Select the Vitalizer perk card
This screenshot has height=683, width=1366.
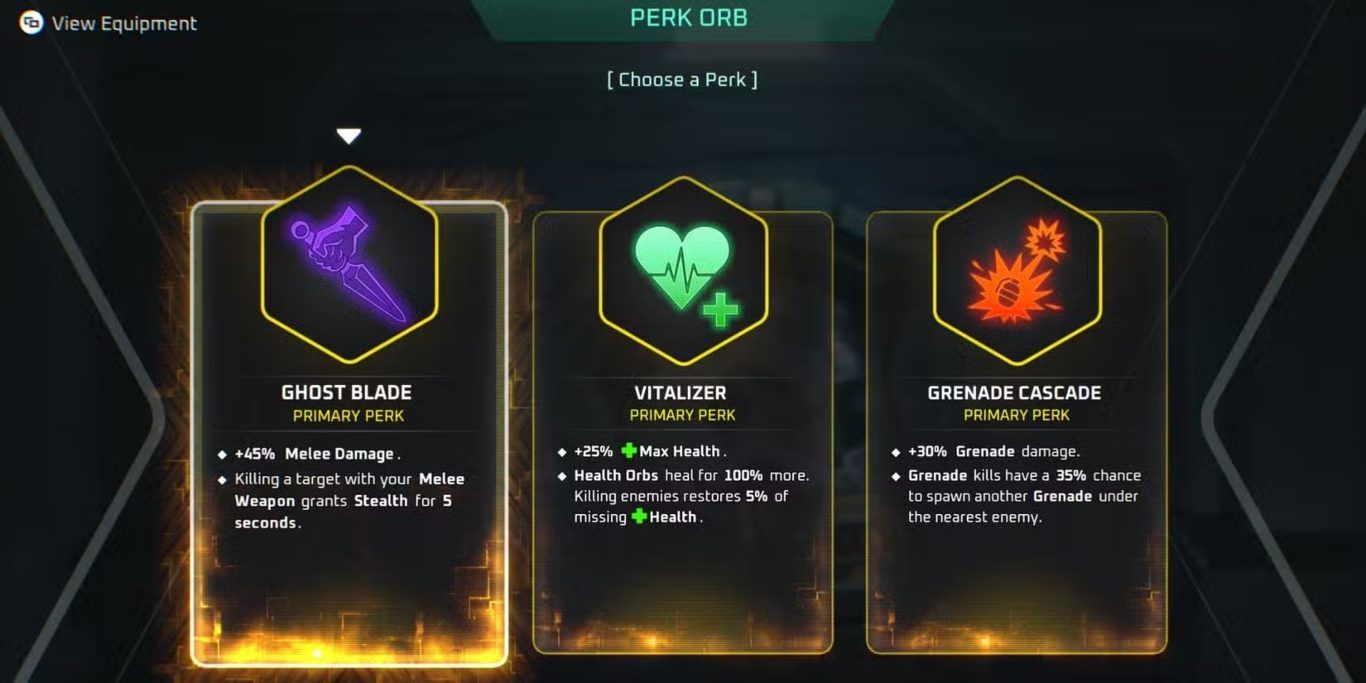click(681, 430)
